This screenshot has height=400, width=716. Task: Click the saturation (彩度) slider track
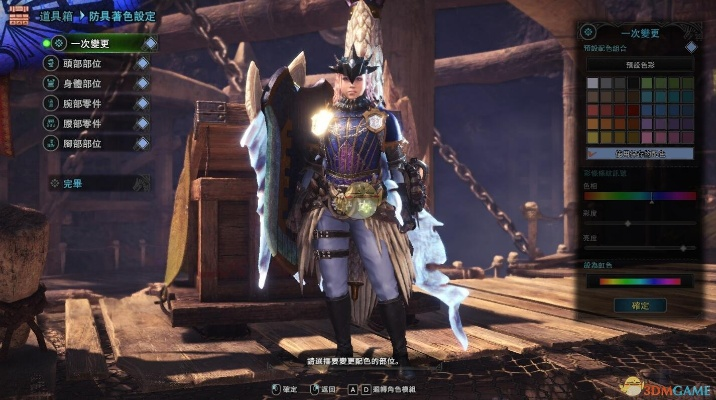[639, 224]
